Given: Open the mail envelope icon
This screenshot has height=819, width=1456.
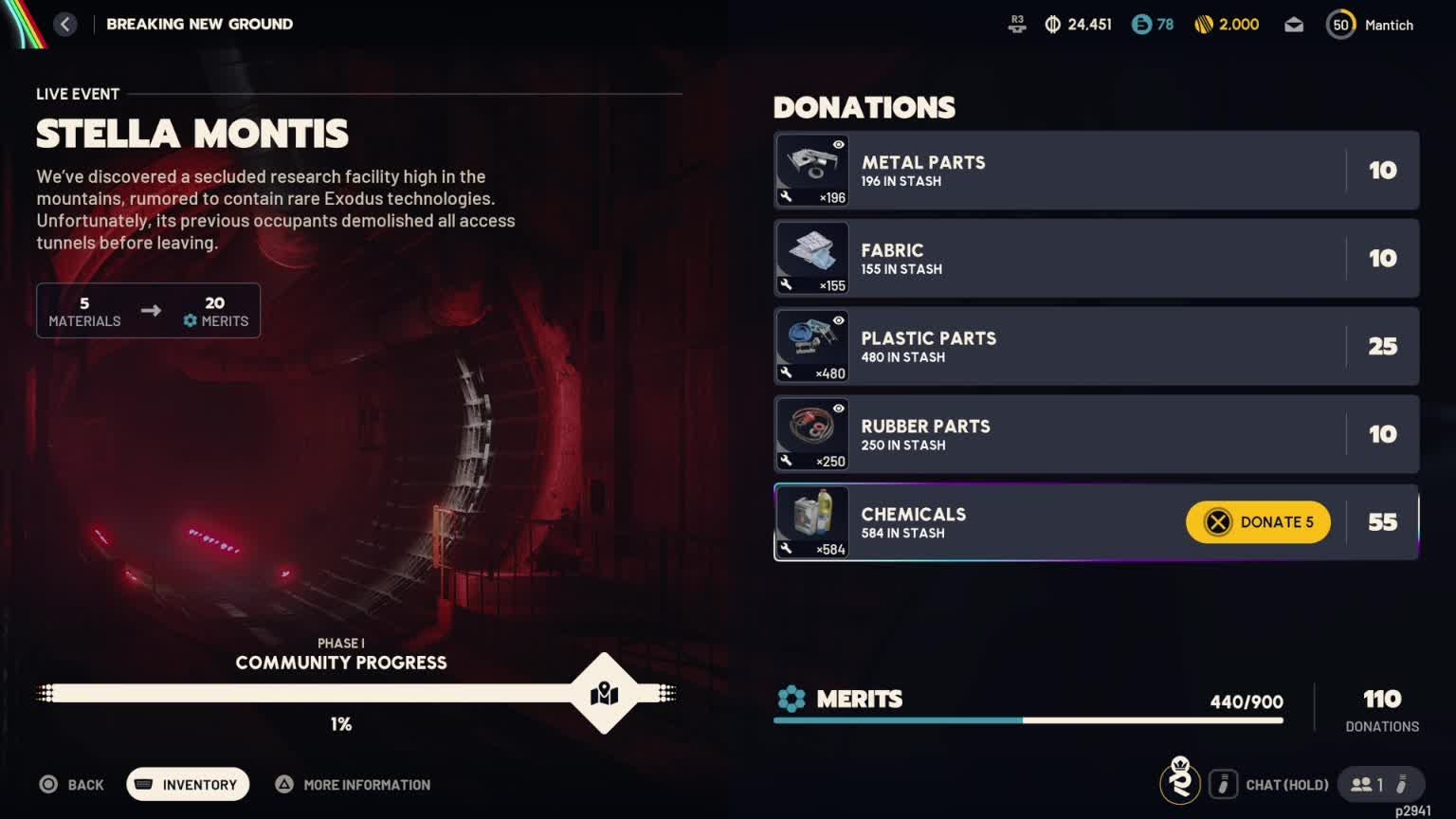Looking at the screenshot, I should [x=1294, y=25].
